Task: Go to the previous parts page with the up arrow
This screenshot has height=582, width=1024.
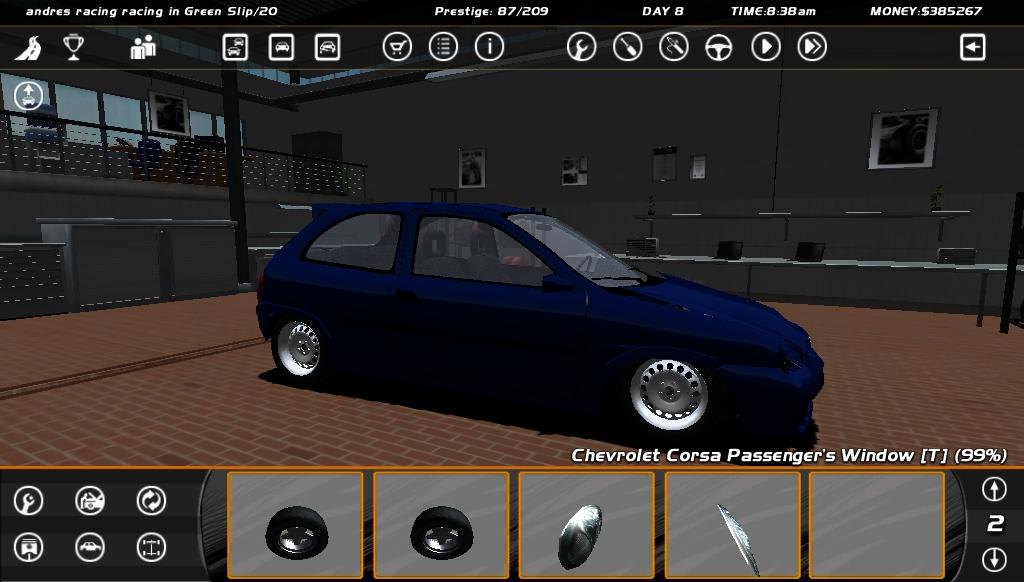Action: coord(993,489)
